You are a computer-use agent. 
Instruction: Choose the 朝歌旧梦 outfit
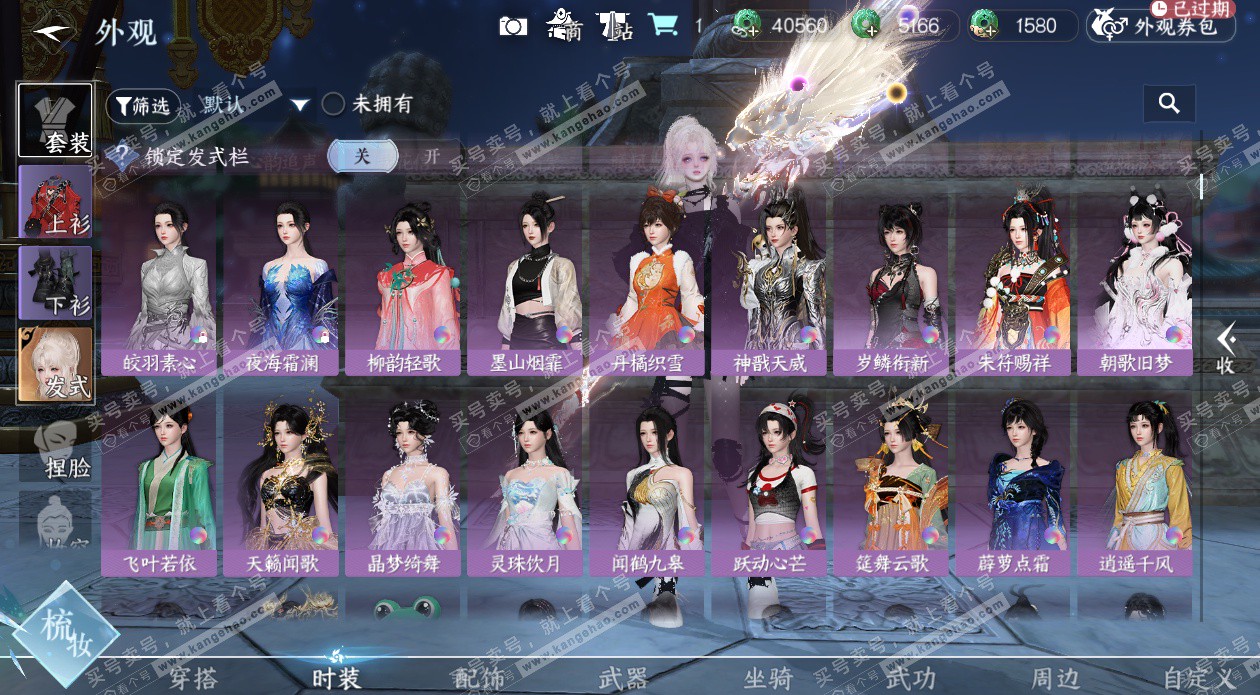[x=1135, y=285]
